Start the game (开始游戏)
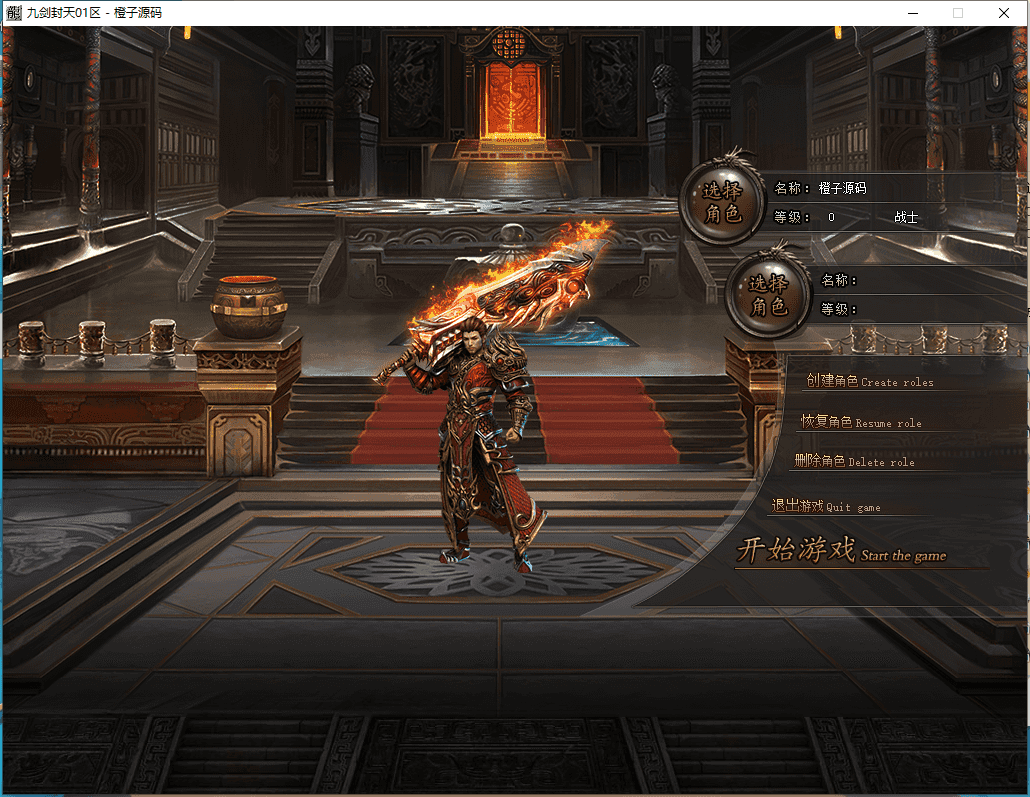The height and width of the screenshot is (797, 1030). pyautogui.click(x=840, y=551)
